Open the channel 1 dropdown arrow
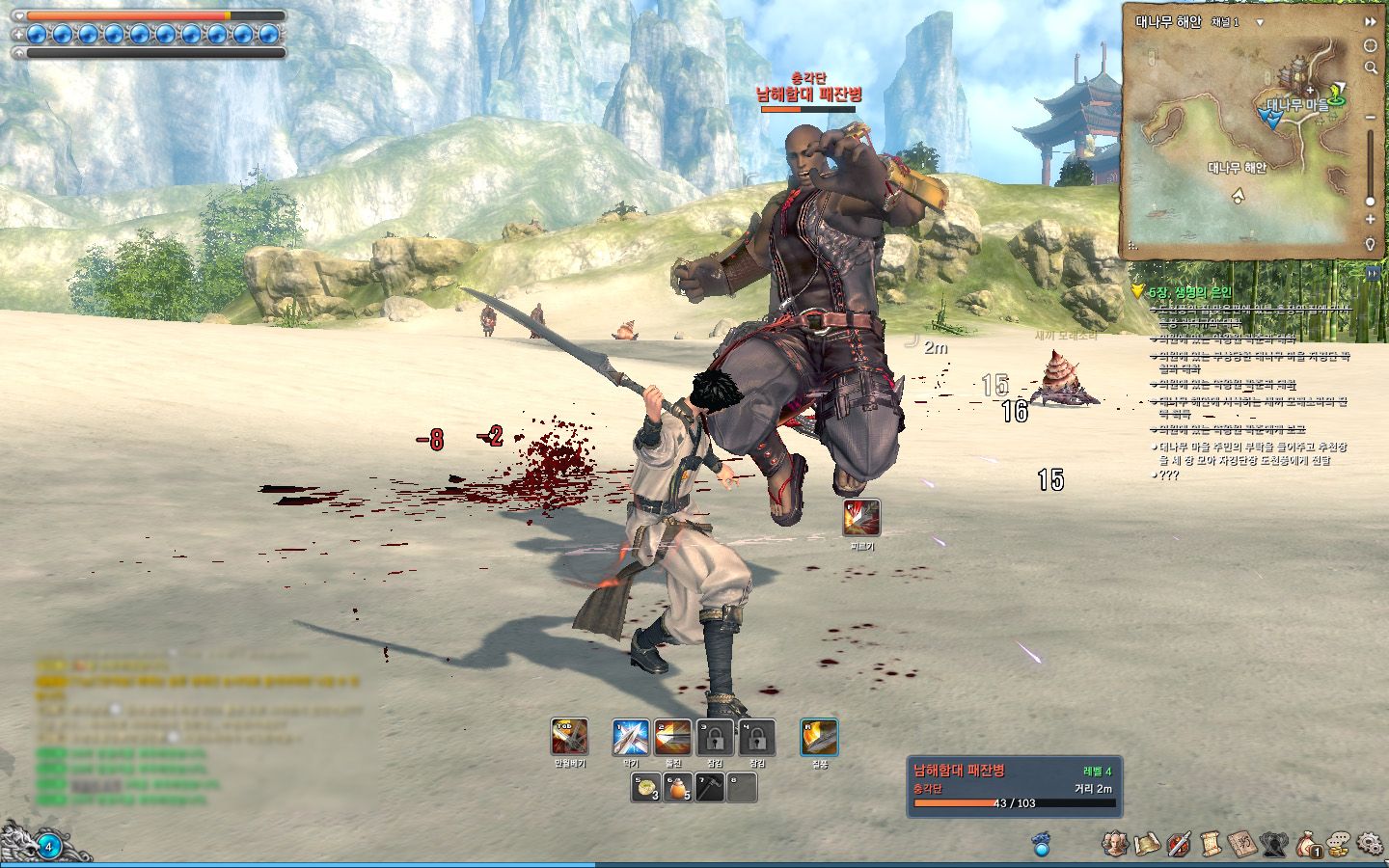Image resolution: width=1389 pixels, height=868 pixels. 1260,21
